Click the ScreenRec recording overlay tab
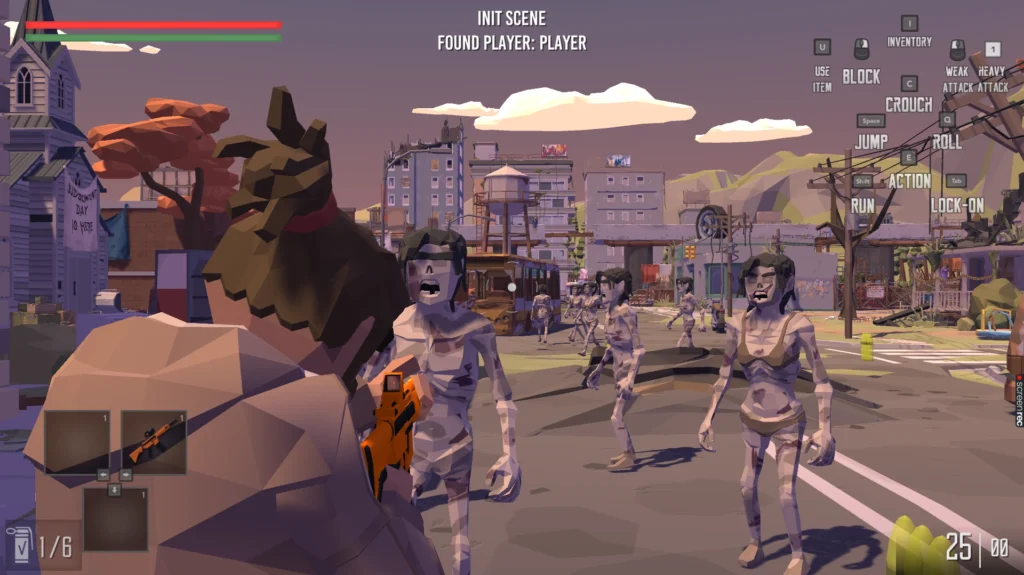The width and height of the screenshot is (1024, 575). coord(1017,400)
